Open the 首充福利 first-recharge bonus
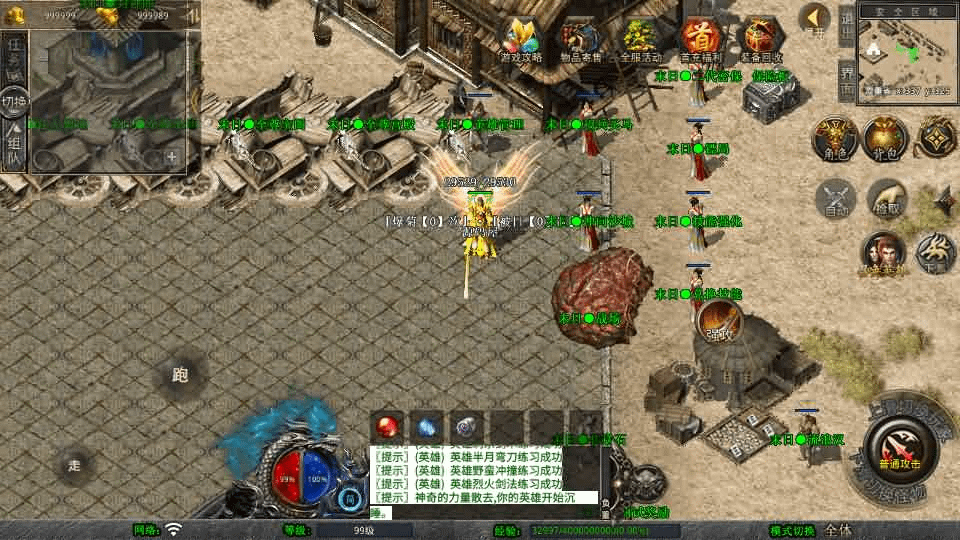The height and width of the screenshot is (540, 960). [700, 40]
